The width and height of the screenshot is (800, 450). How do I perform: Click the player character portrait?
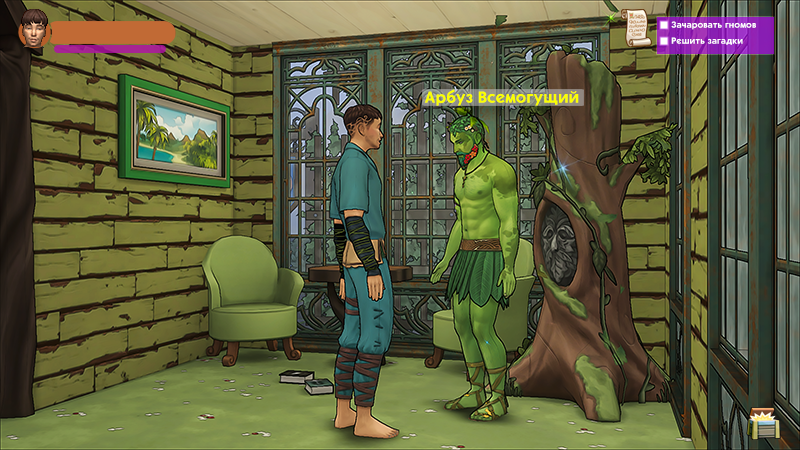(34, 29)
